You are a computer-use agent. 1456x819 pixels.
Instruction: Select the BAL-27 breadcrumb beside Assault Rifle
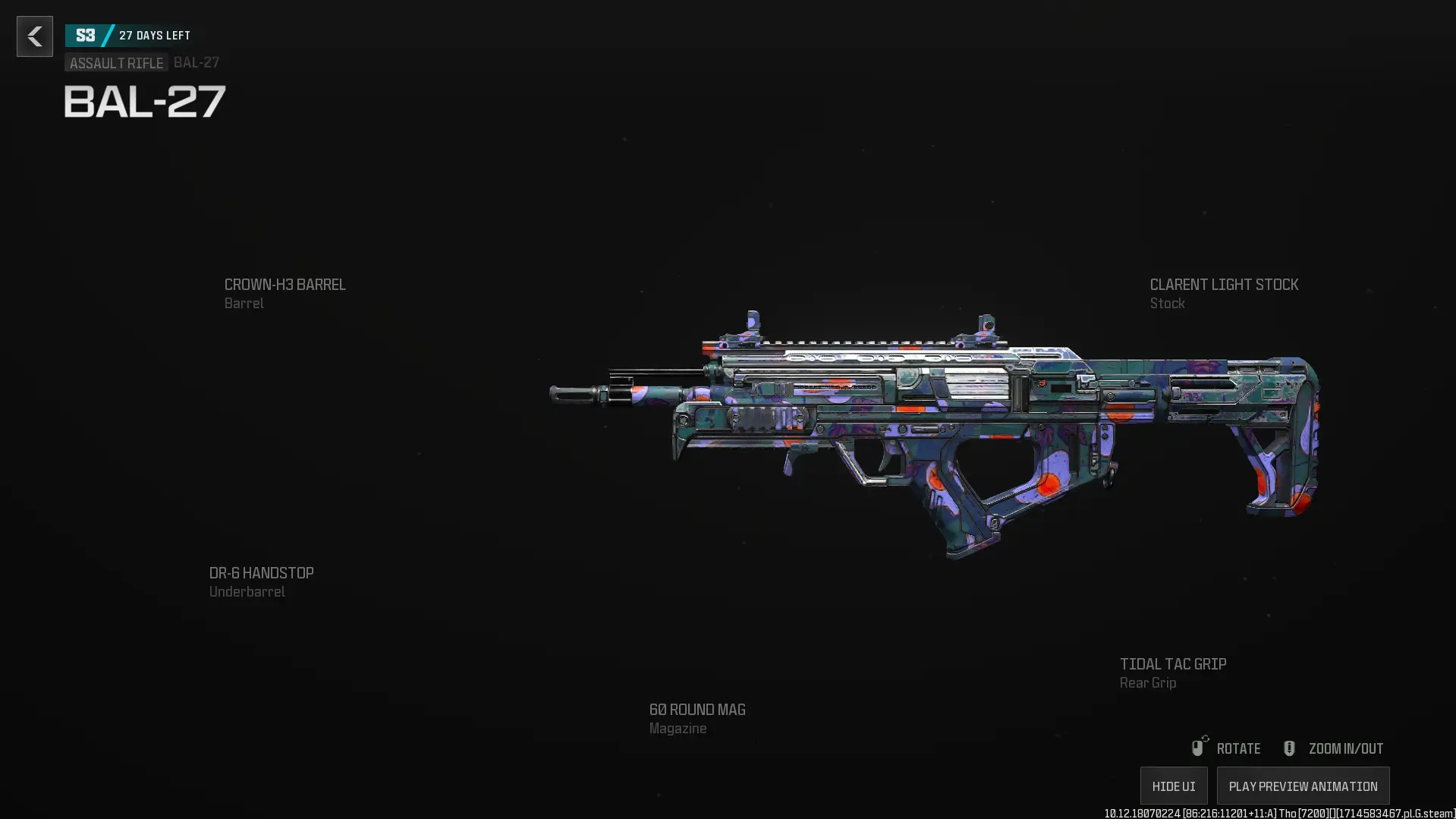click(x=196, y=63)
